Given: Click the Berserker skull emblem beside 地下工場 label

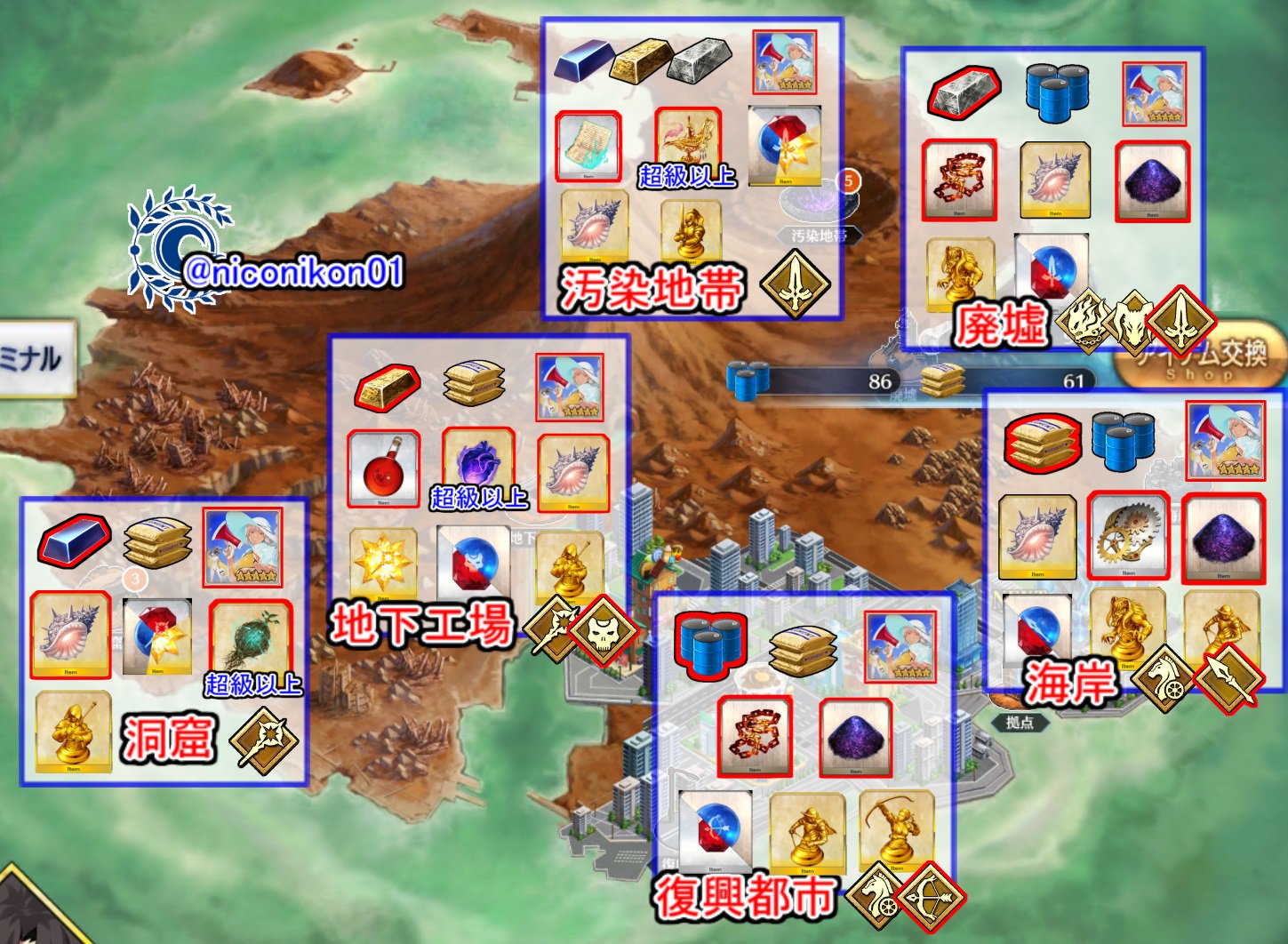Looking at the screenshot, I should point(604,631).
